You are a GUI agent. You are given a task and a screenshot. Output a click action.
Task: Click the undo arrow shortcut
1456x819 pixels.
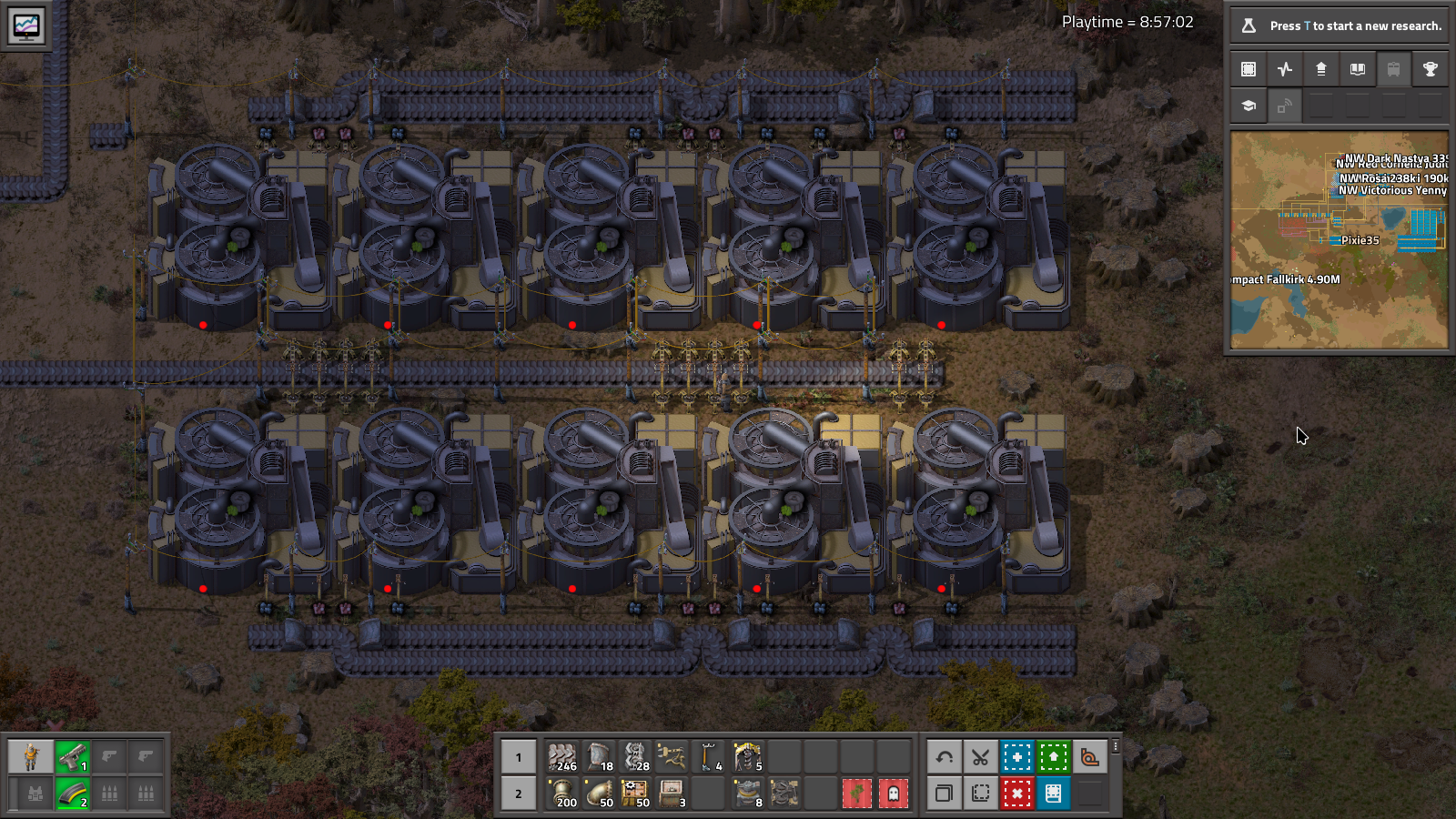click(944, 756)
